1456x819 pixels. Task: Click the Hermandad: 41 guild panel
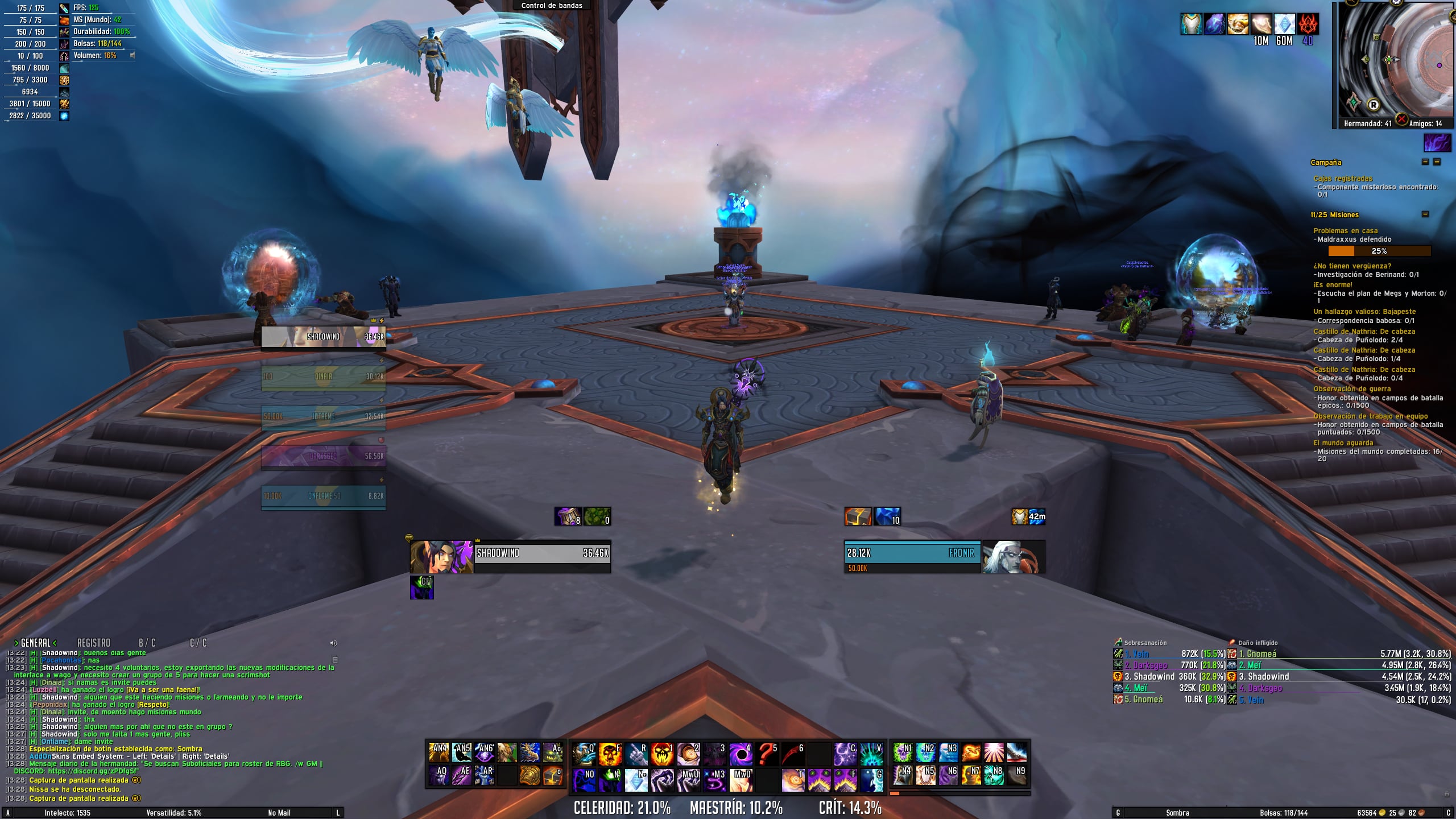(1367, 123)
